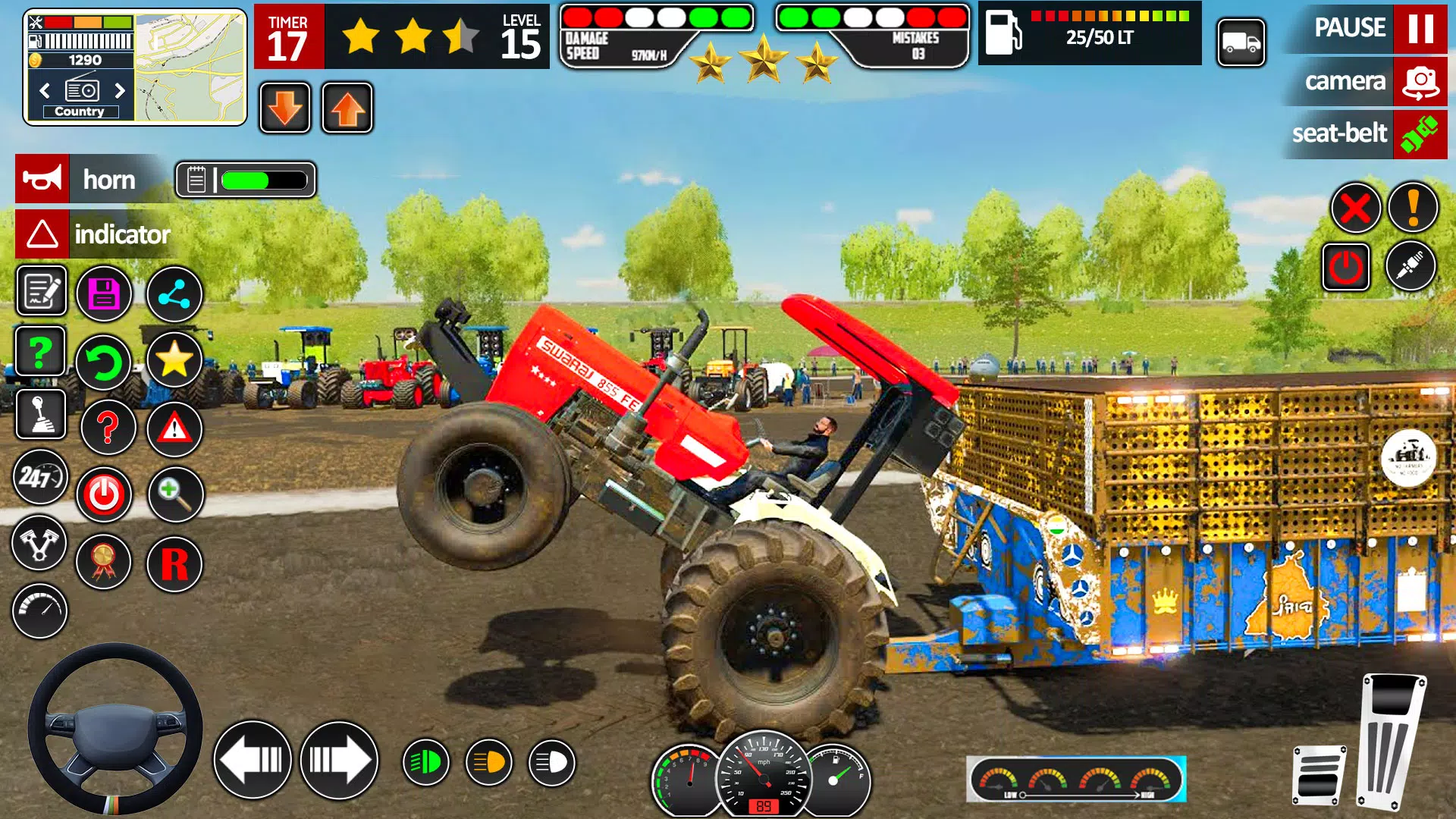Click the right minimap arrow
1456x819 pixels.
point(120,89)
